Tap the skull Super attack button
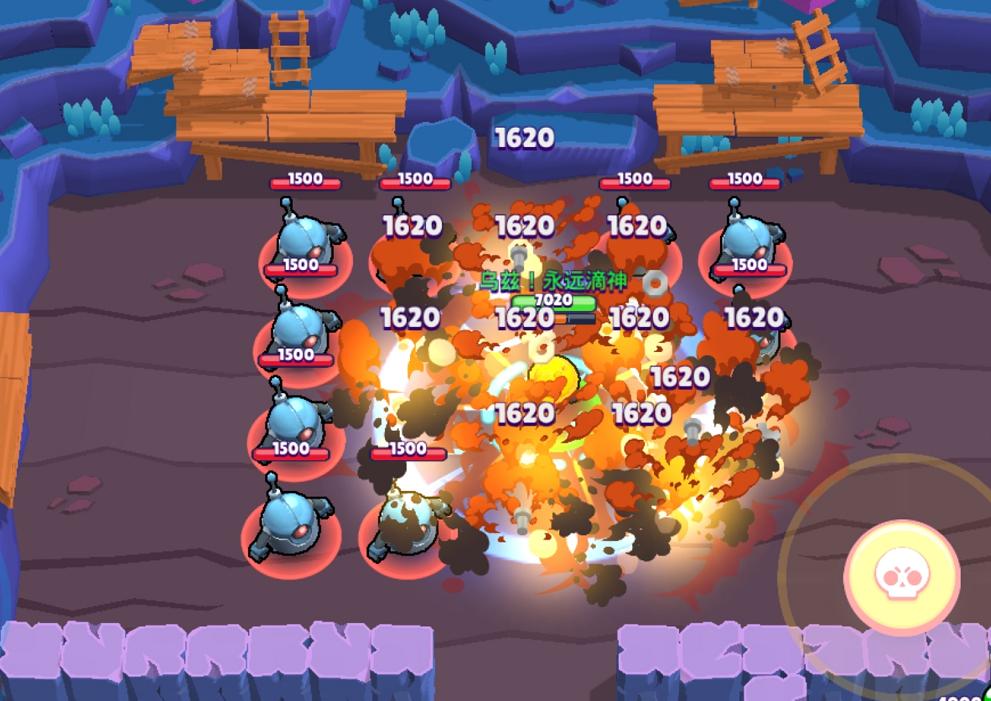 (901, 575)
